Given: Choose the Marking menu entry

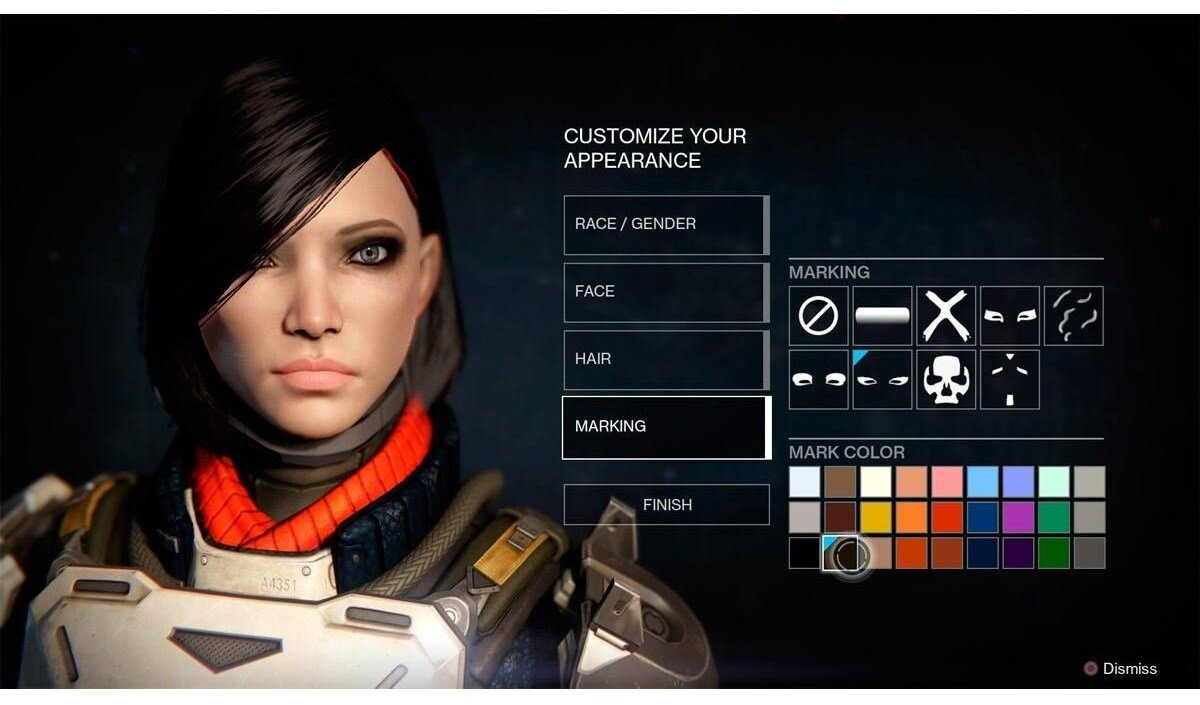Looking at the screenshot, I should (x=665, y=427).
